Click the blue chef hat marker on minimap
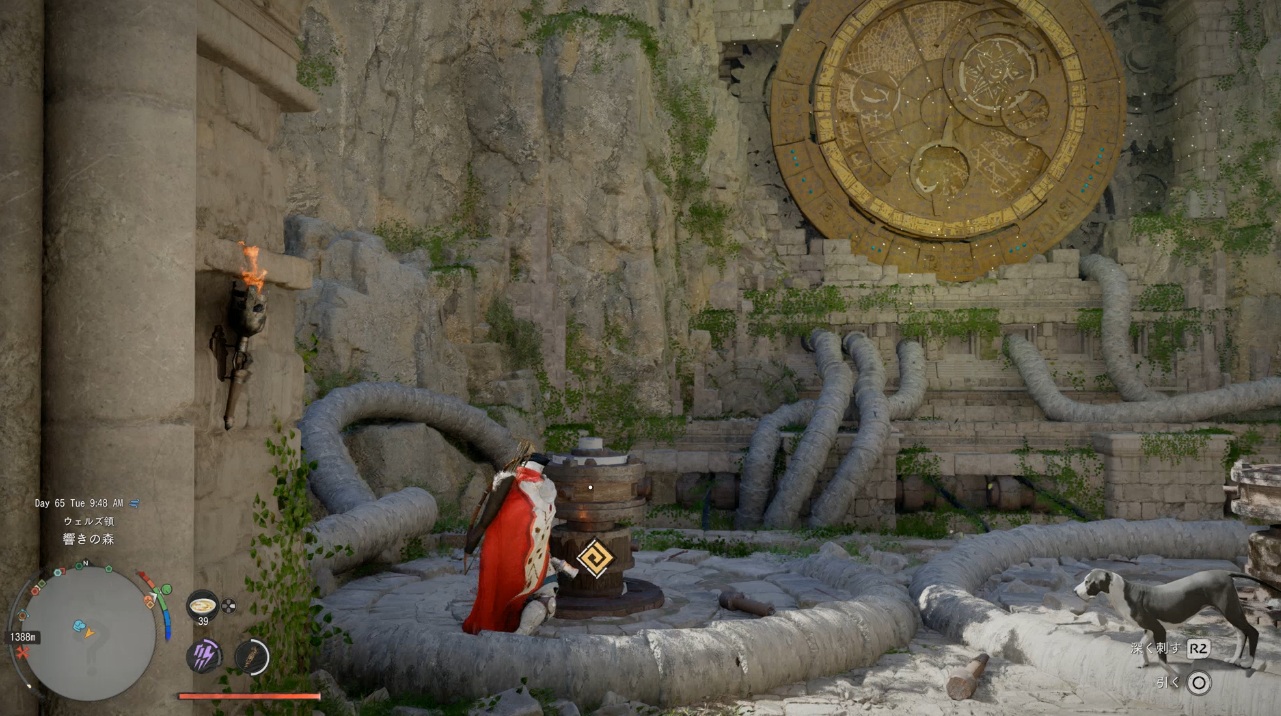This screenshot has height=716, width=1281. point(79,626)
